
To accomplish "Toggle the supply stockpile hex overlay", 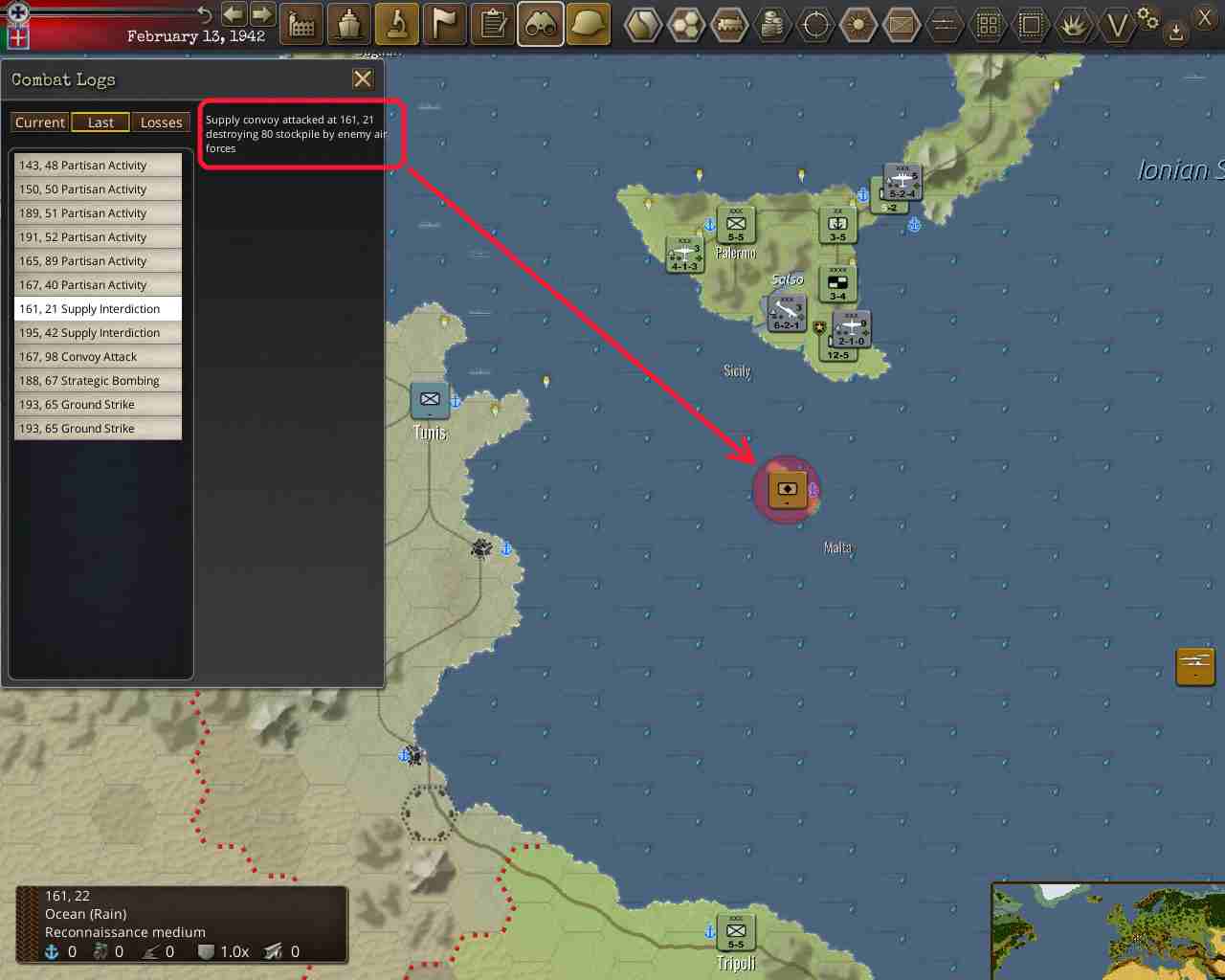I will [x=771, y=25].
